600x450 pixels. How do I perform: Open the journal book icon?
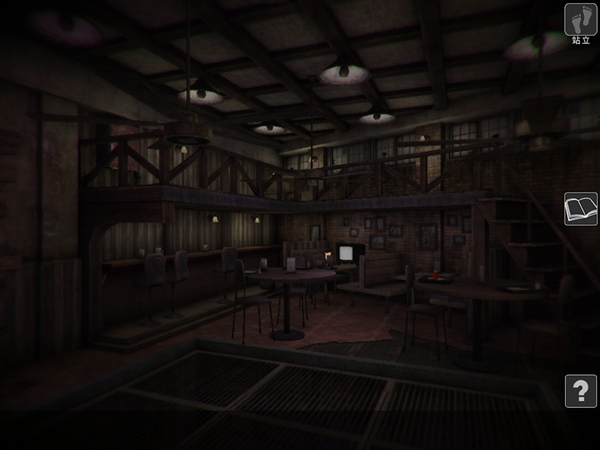tap(580, 209)
